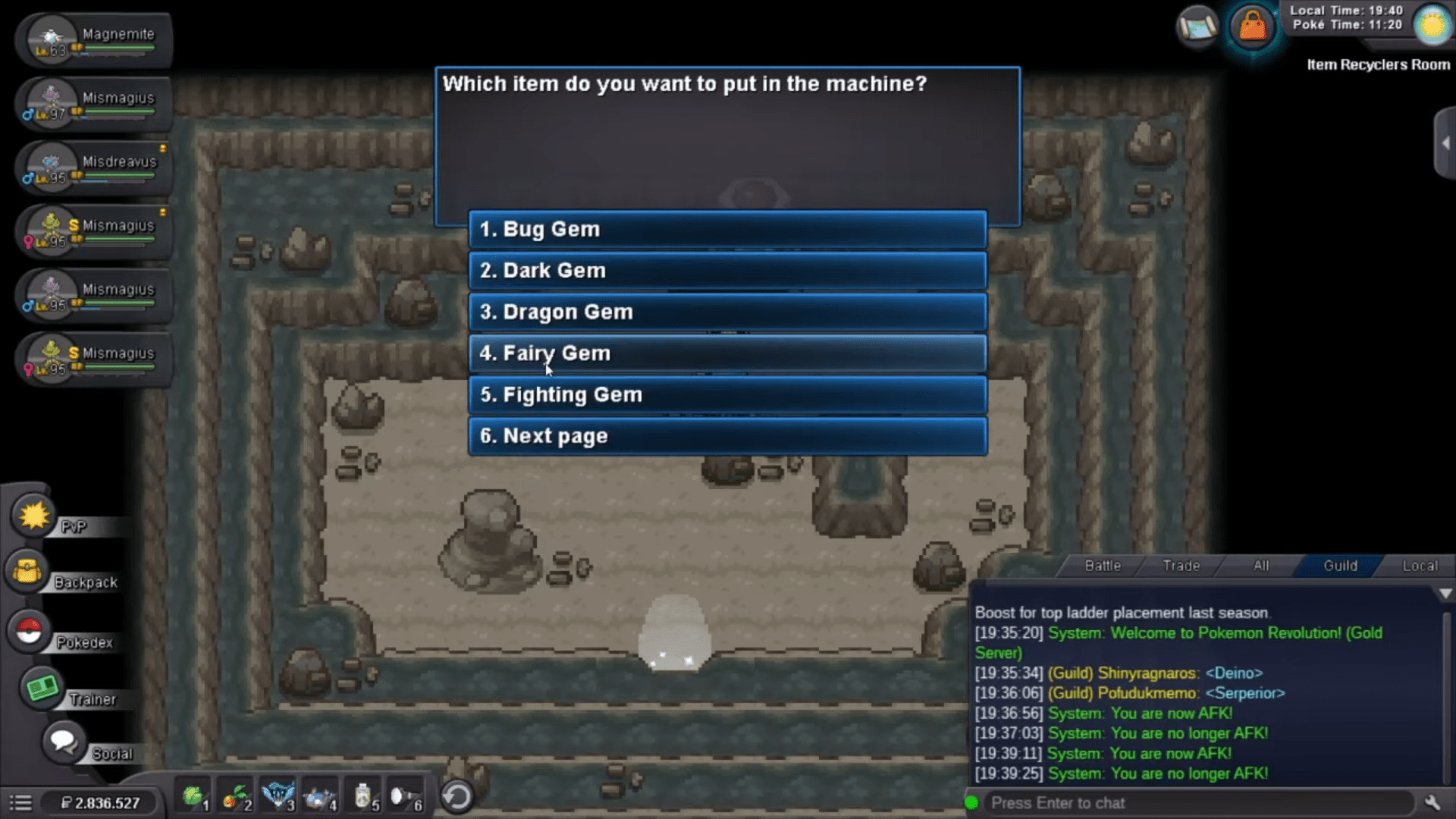The width and height of the screenshot is (1456, 819).
Task: Show the Trainer card
Action: point(42,688)
